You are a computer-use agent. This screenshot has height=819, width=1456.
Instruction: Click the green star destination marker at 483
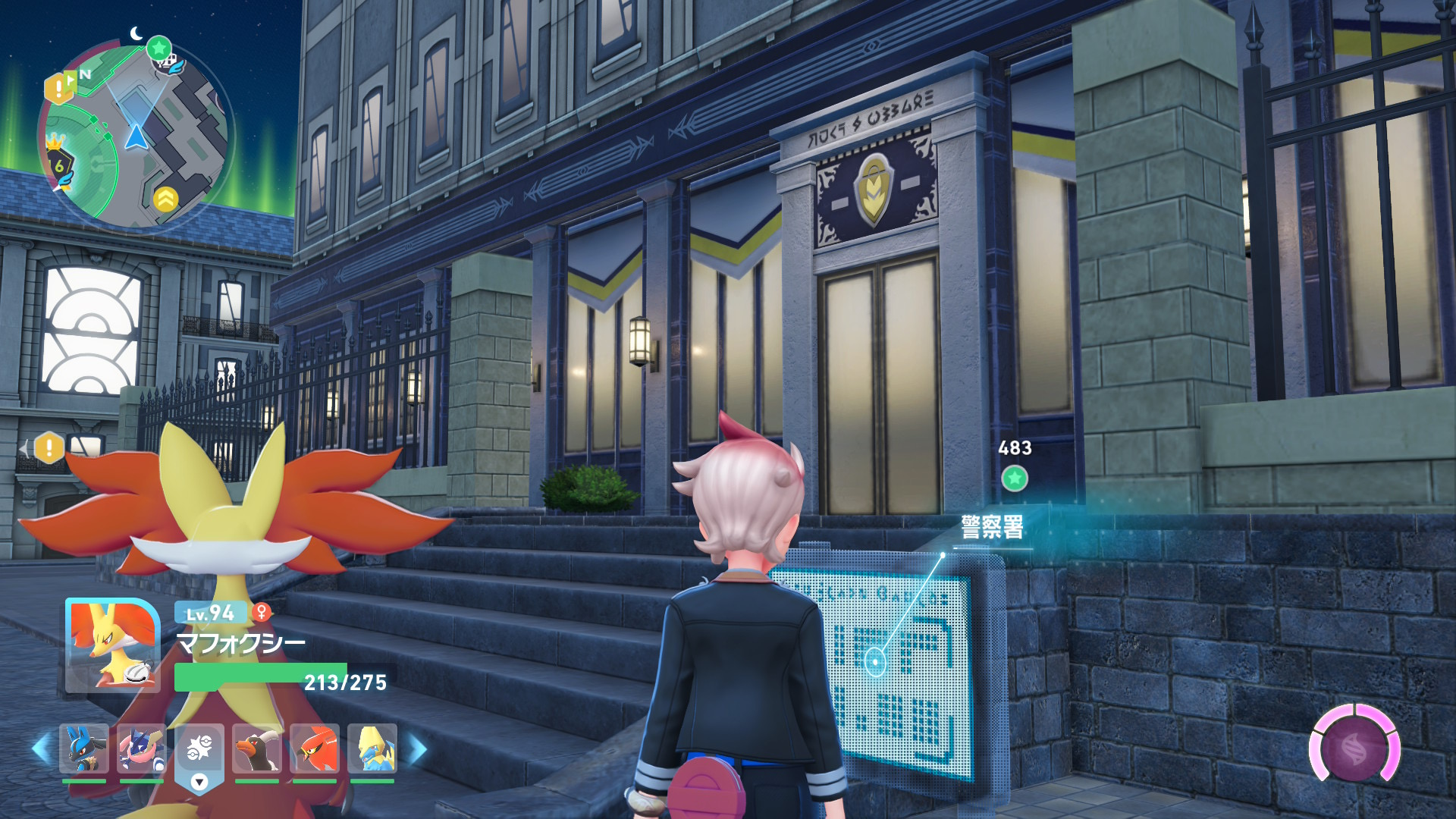(1015, 479)
